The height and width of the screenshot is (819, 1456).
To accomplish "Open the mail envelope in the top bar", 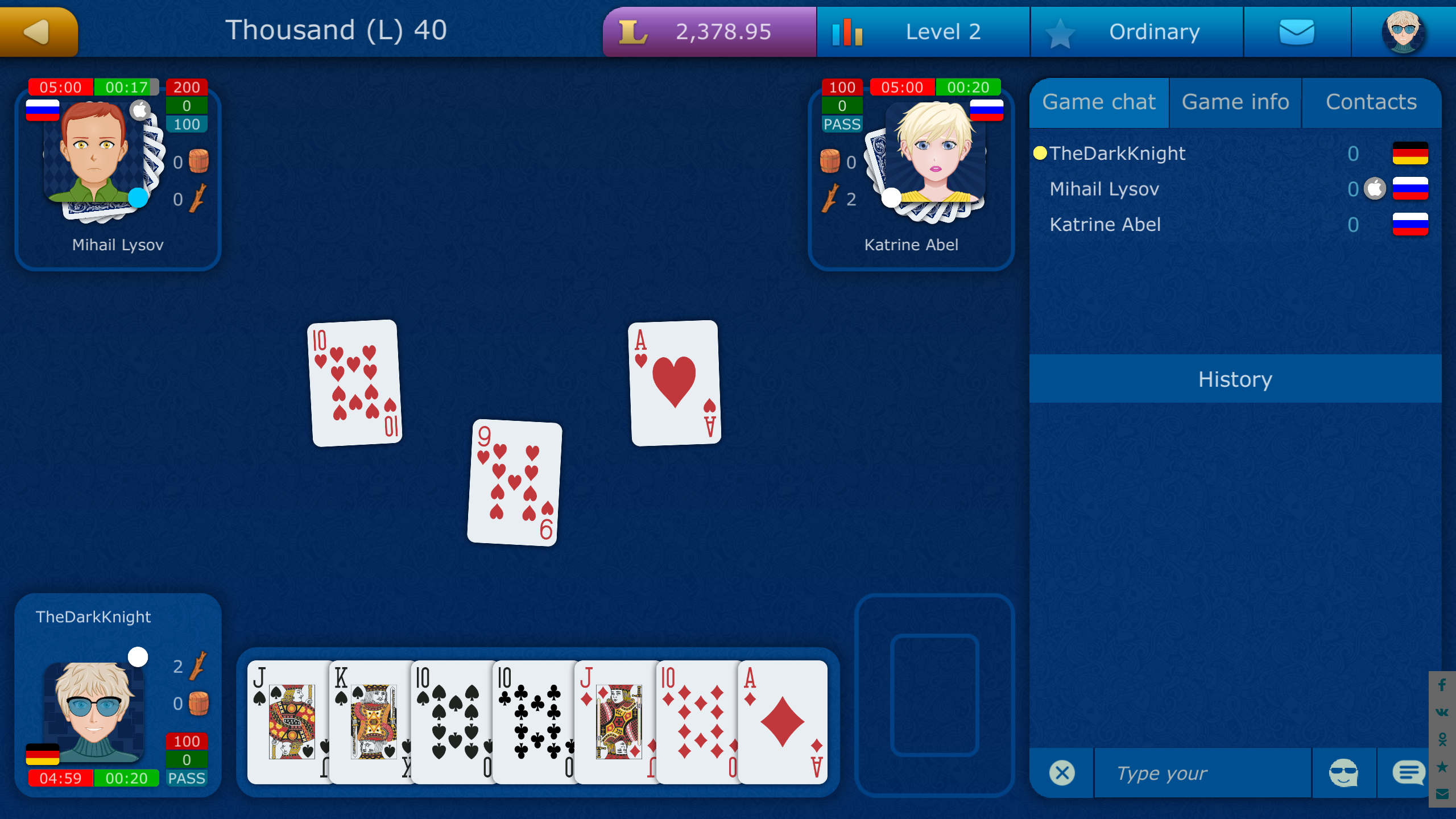I will (x=1297, y=31).
